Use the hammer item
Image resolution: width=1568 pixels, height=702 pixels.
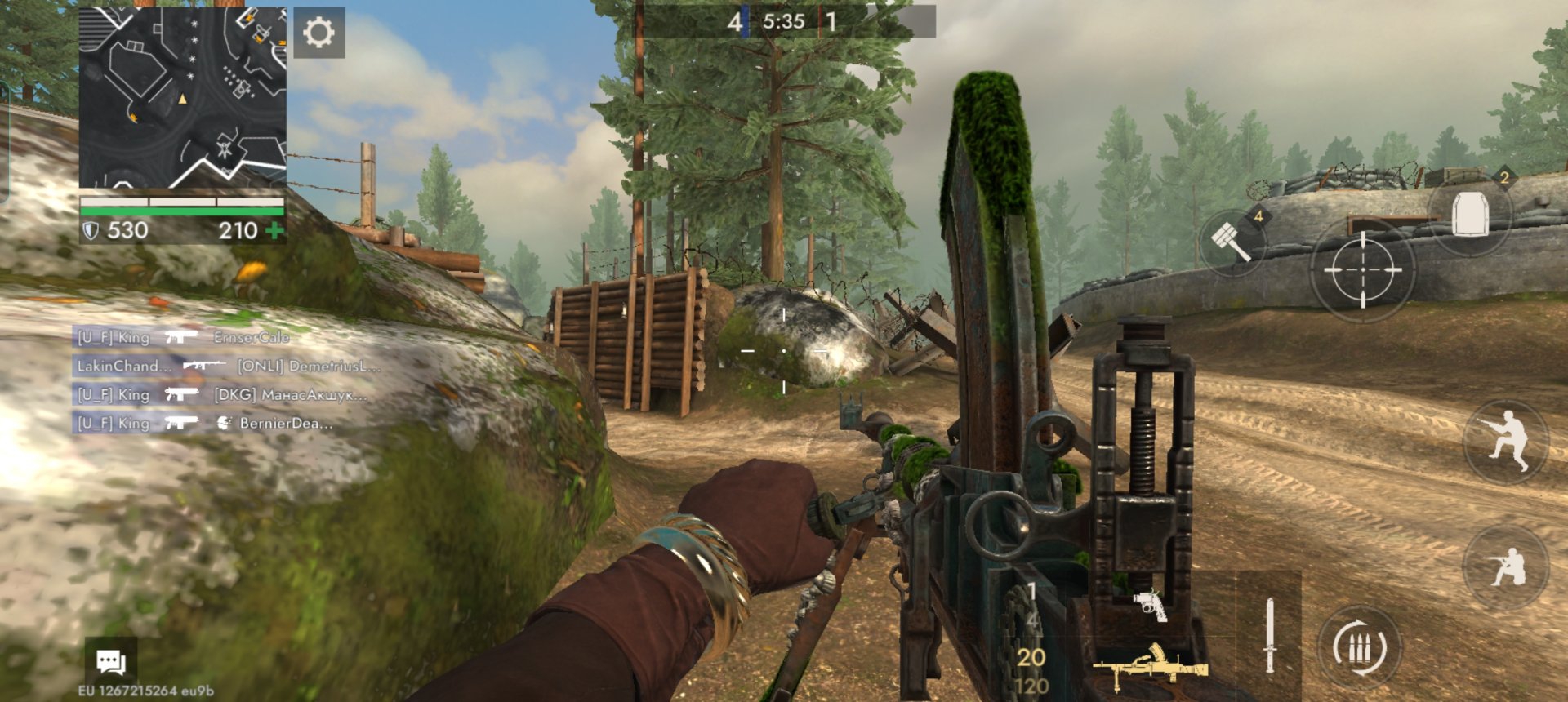coord(1232,240)
